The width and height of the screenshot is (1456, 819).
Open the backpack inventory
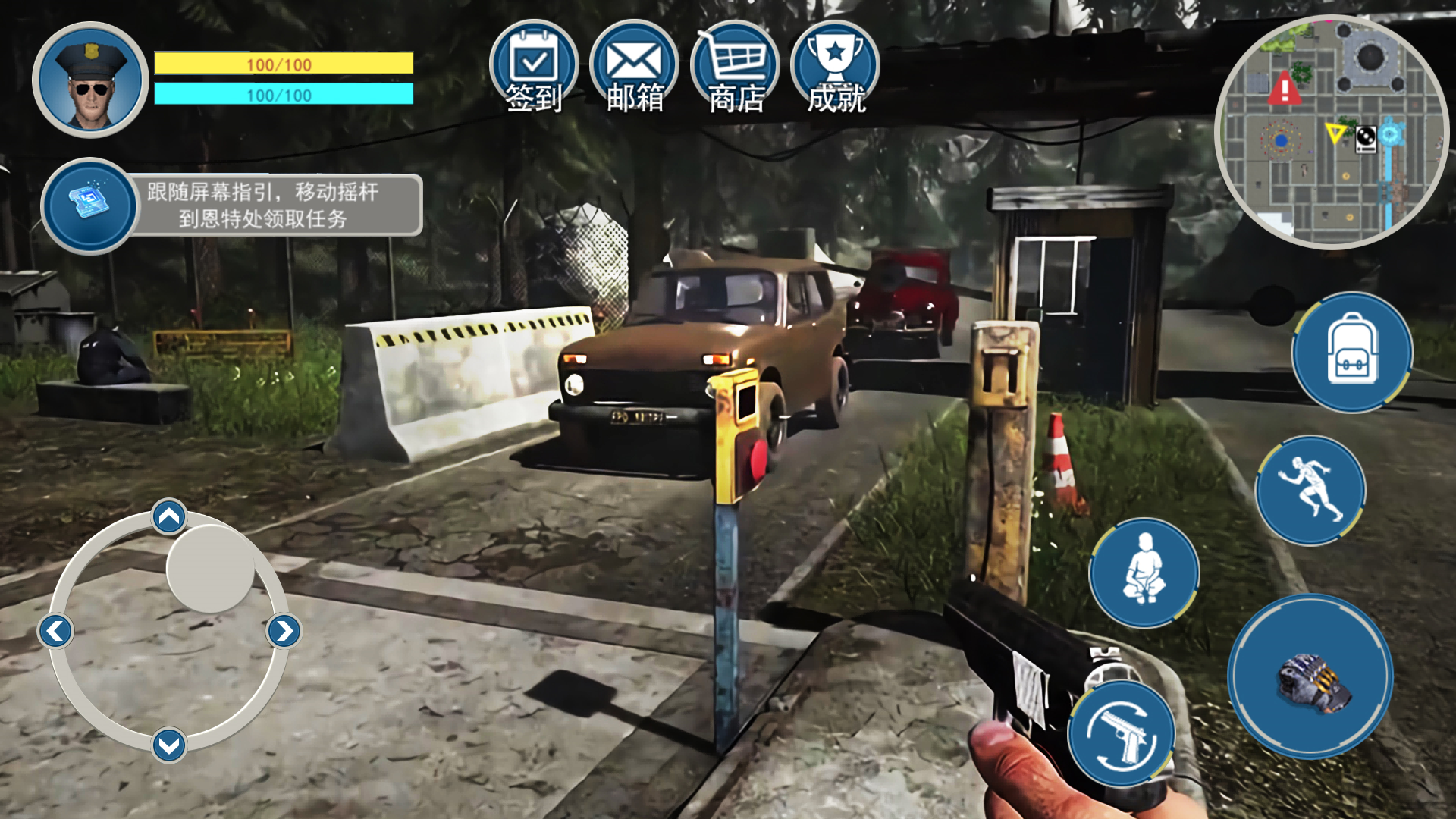pos(1352,353)
